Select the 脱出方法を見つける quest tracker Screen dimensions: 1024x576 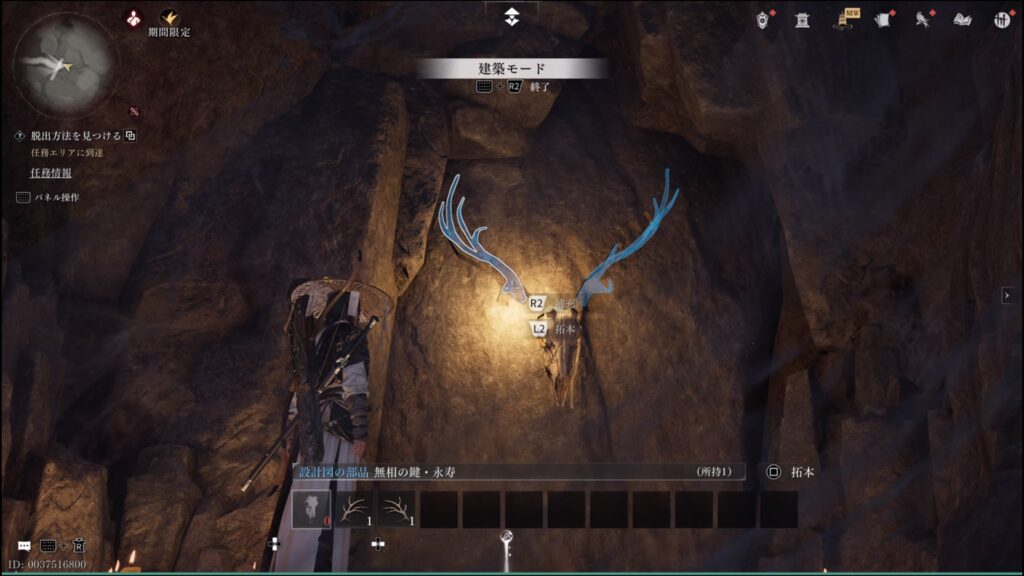tap(75, 136)
